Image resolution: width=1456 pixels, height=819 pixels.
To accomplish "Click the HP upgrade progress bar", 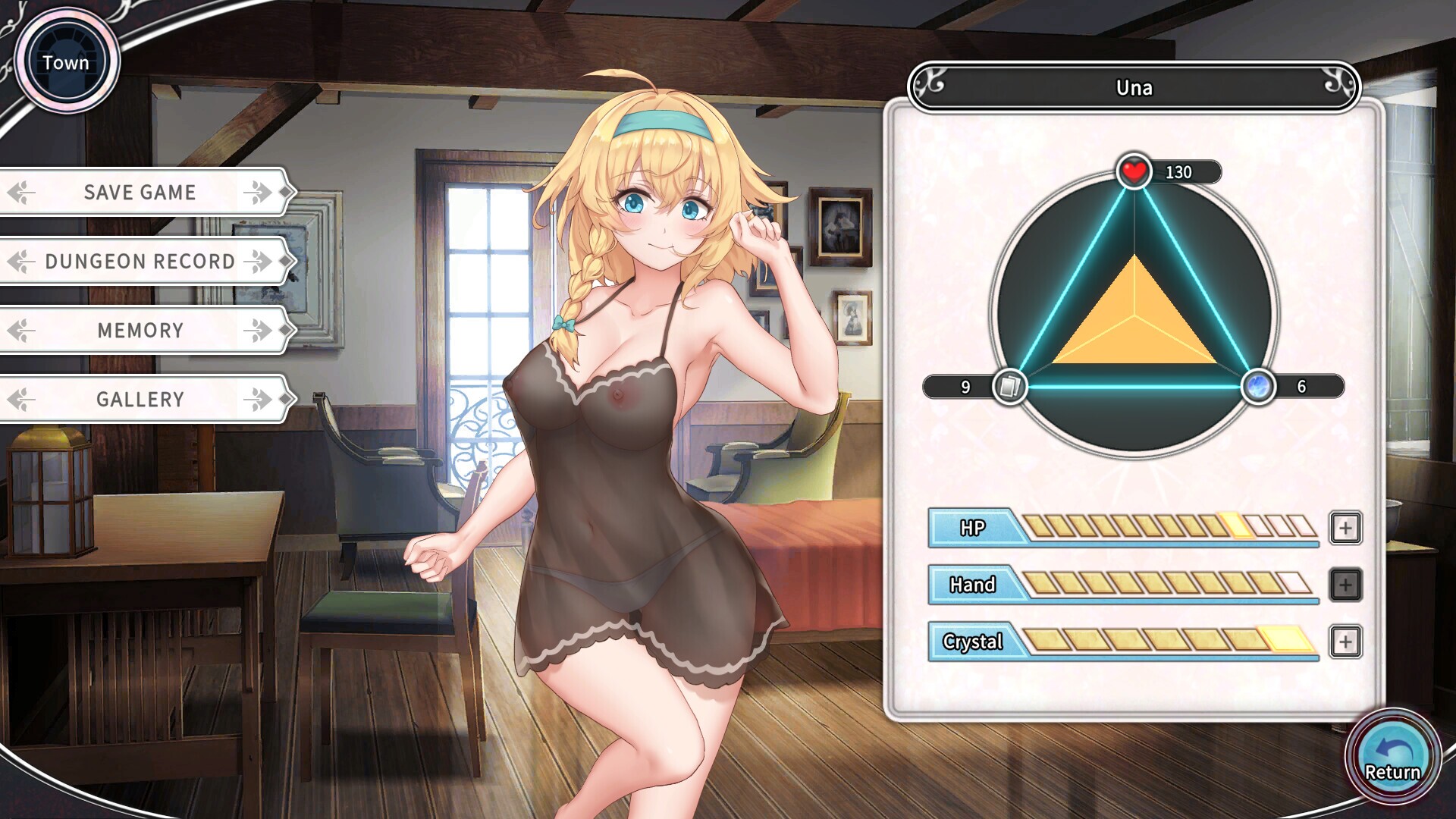I will click(x=1168, y=526).
